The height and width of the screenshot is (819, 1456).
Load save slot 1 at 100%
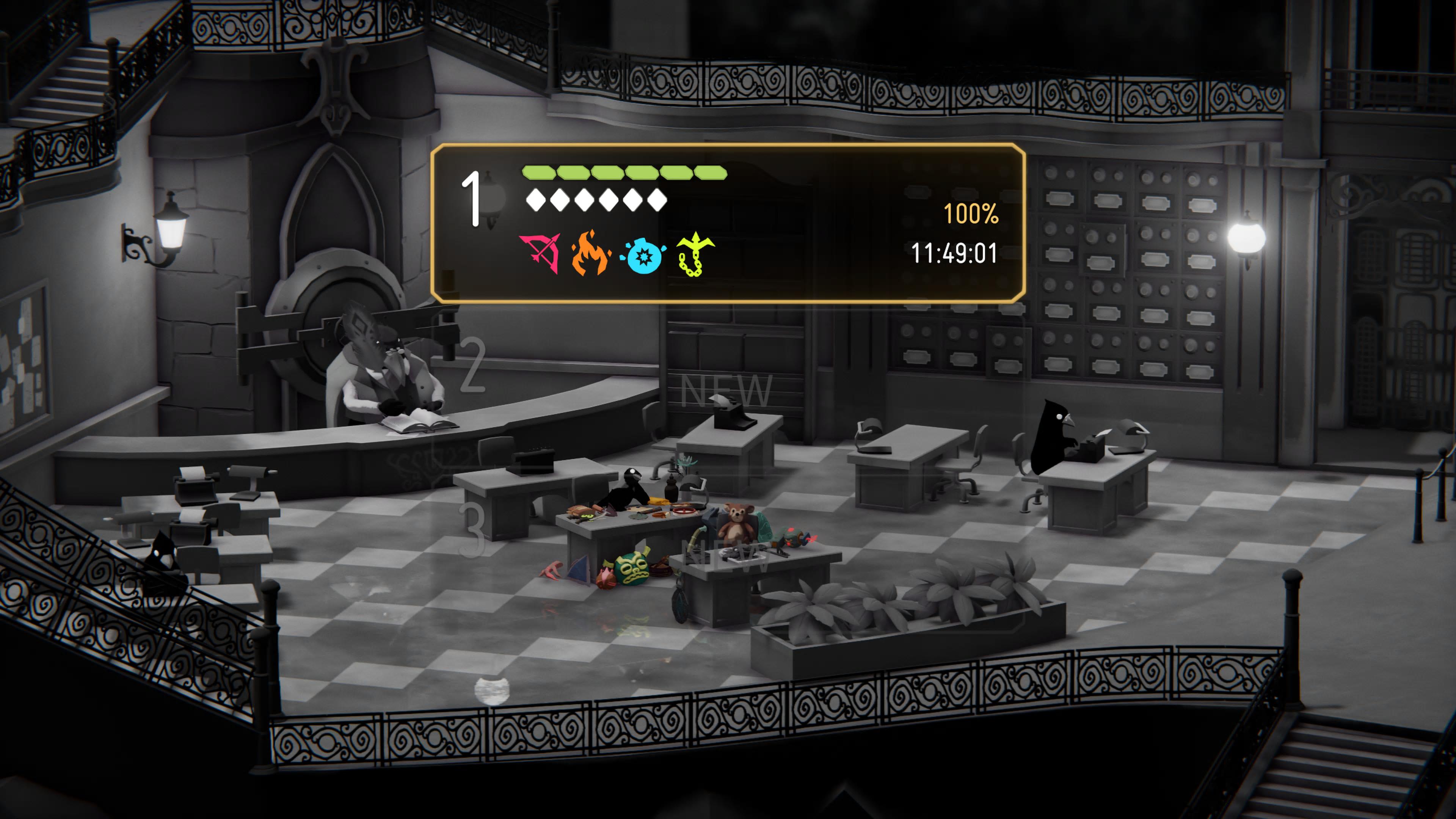(x=728, y=223)
